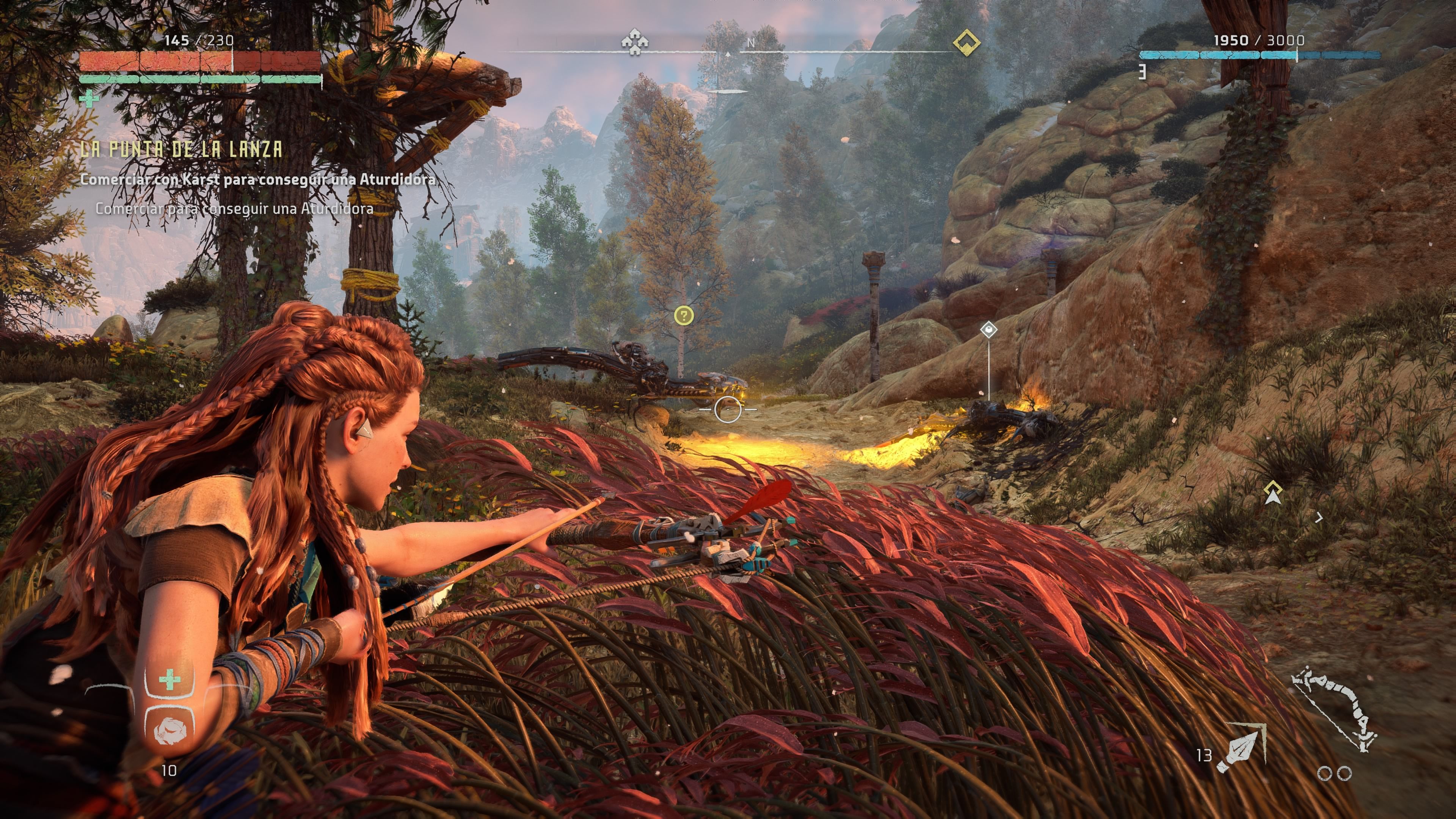Select the white diamond loot marker
Screen dimensions: 1456x819
tap(988, 329)
